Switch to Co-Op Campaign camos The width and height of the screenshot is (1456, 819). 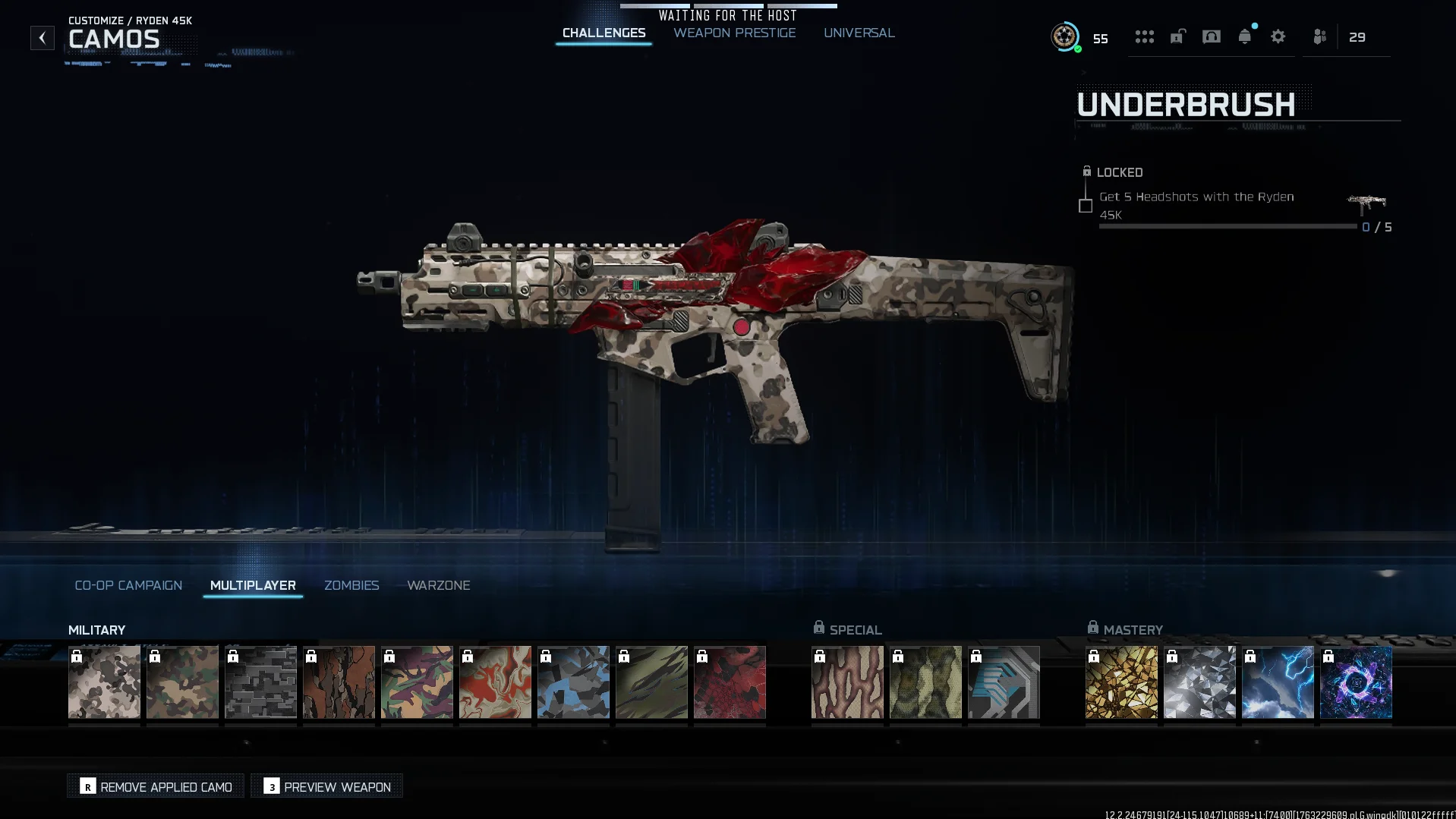128,585
